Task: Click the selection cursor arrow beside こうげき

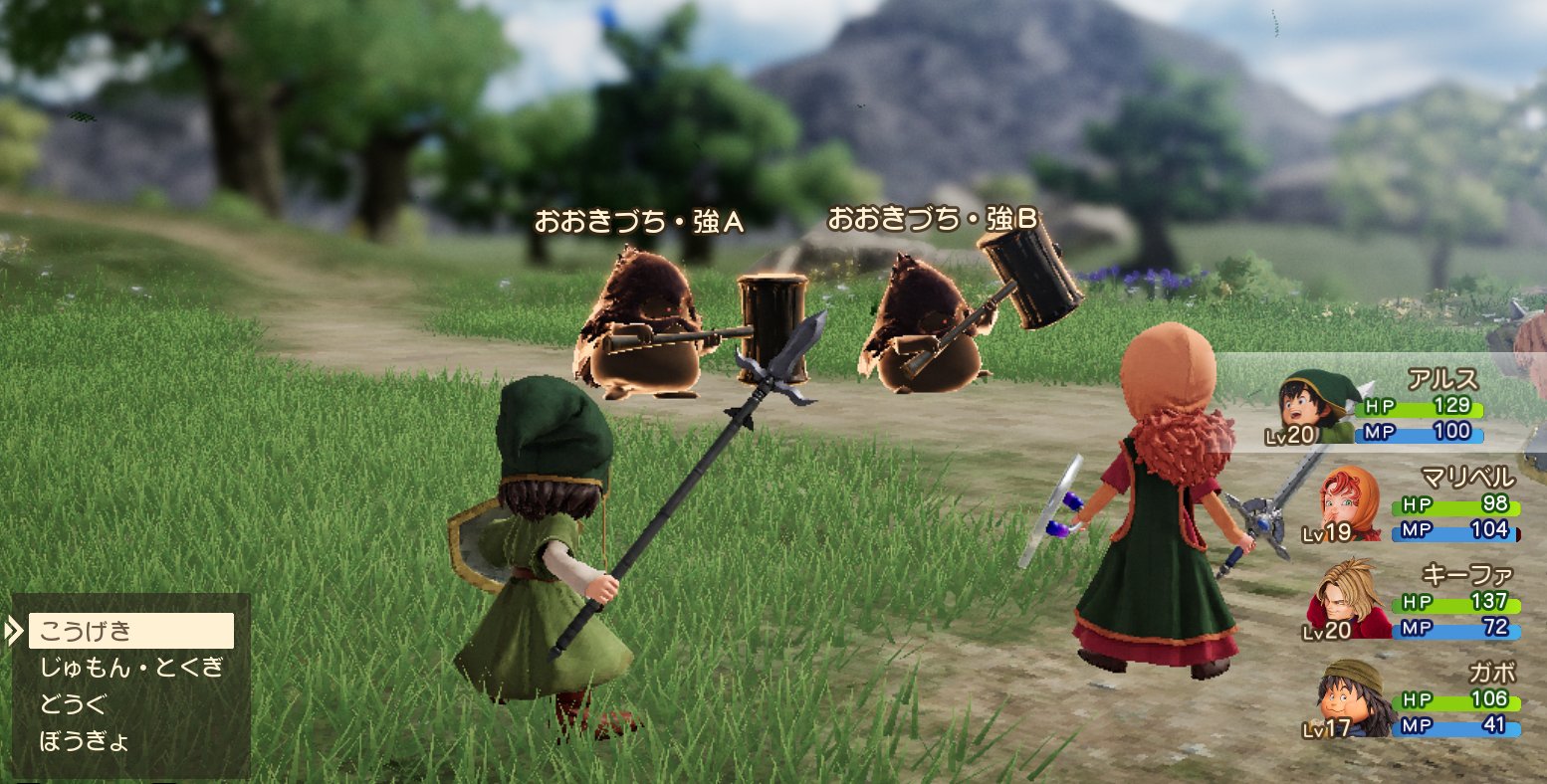Action: pos(14,630)
